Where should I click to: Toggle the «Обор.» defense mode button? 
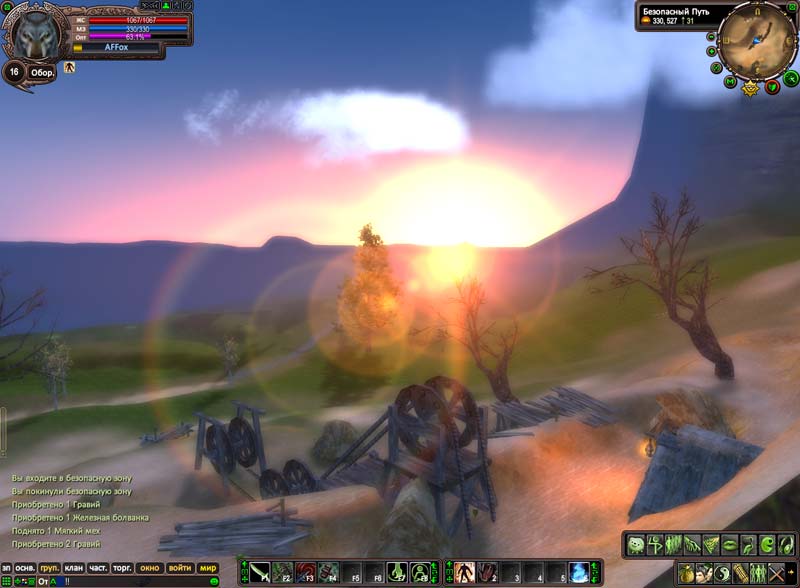click(x=42, y=72)
